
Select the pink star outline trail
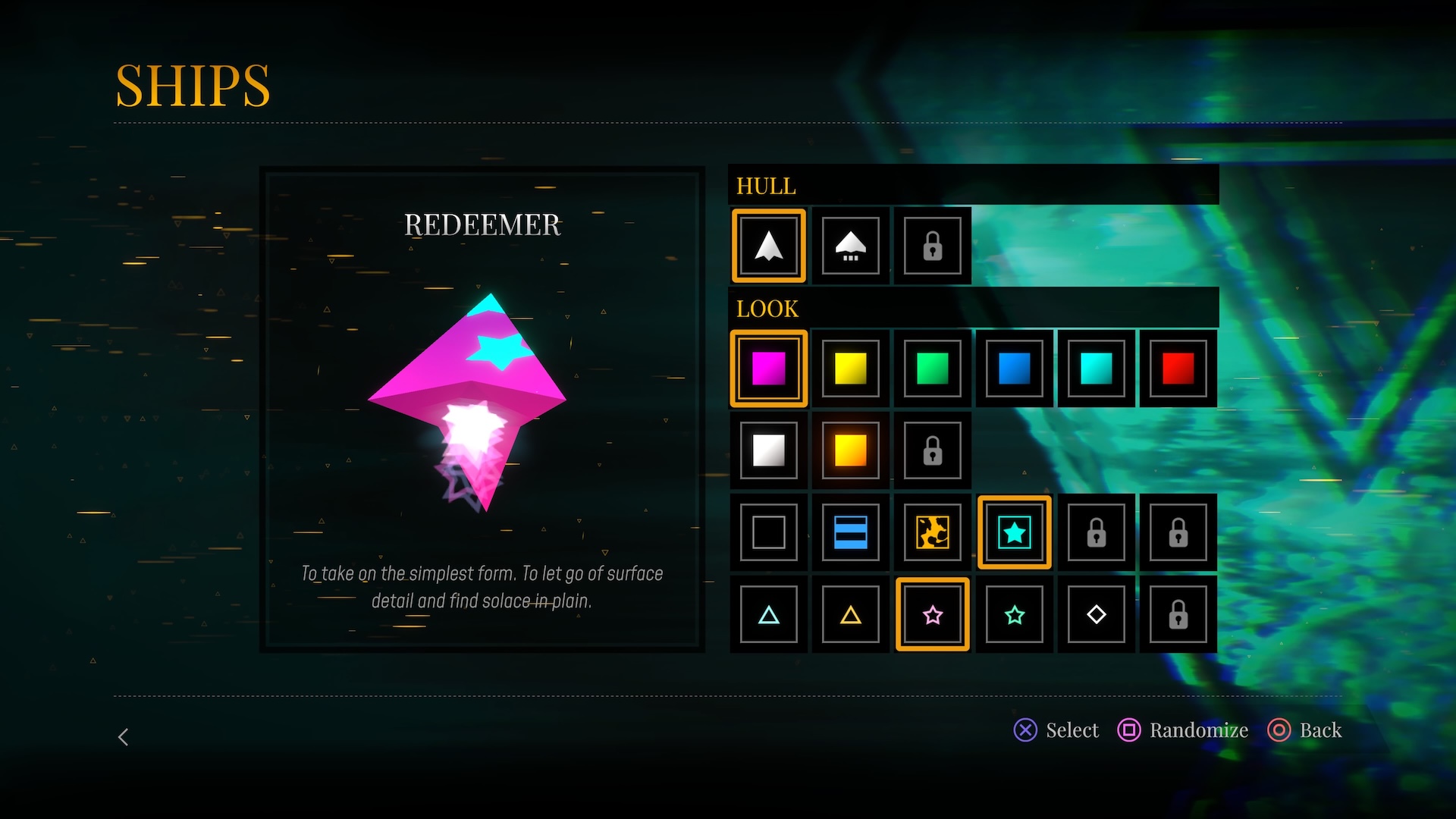coord(932,614)
